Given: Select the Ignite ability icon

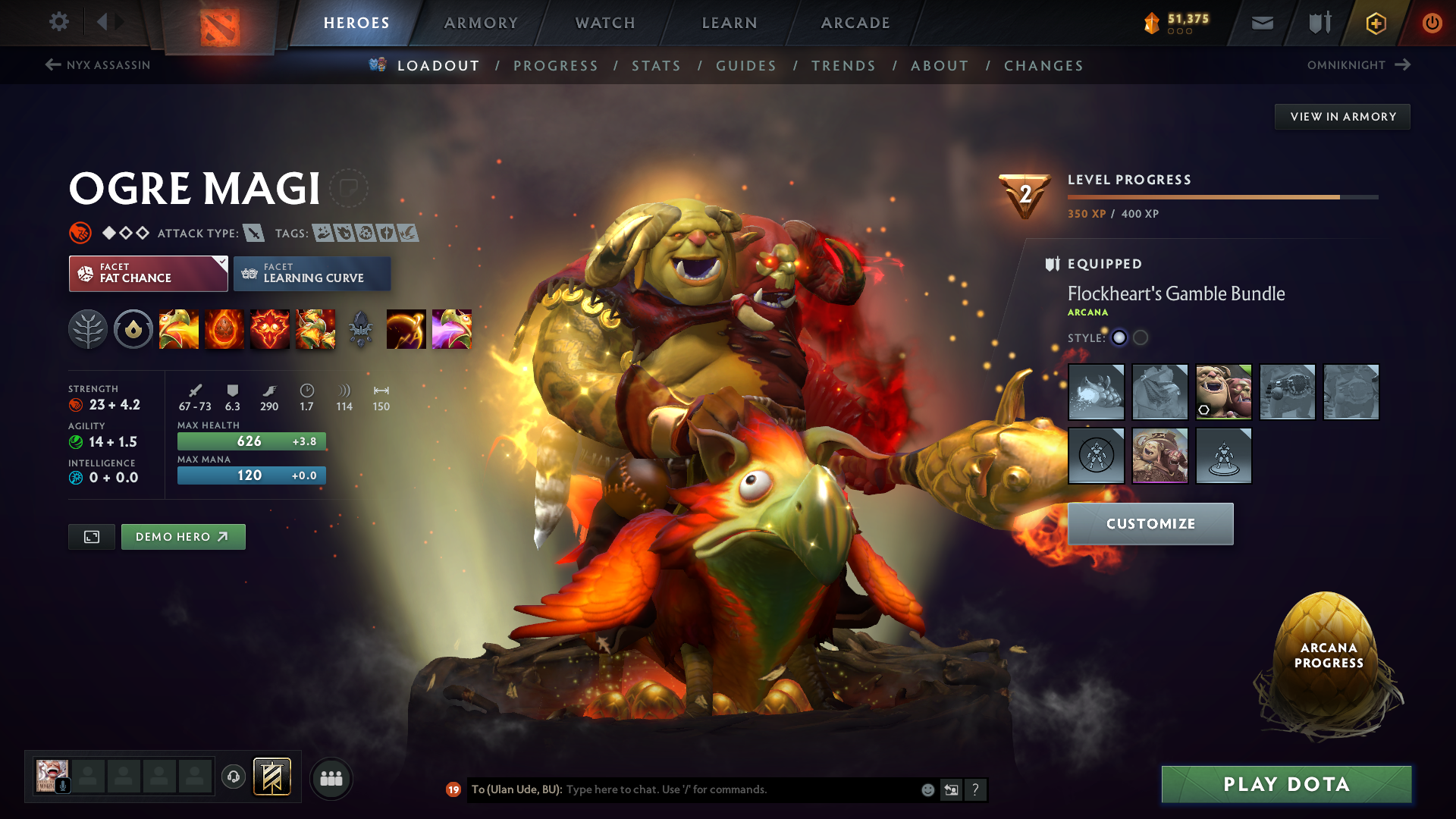Looking at the screenshot, I should pos(224,329).
